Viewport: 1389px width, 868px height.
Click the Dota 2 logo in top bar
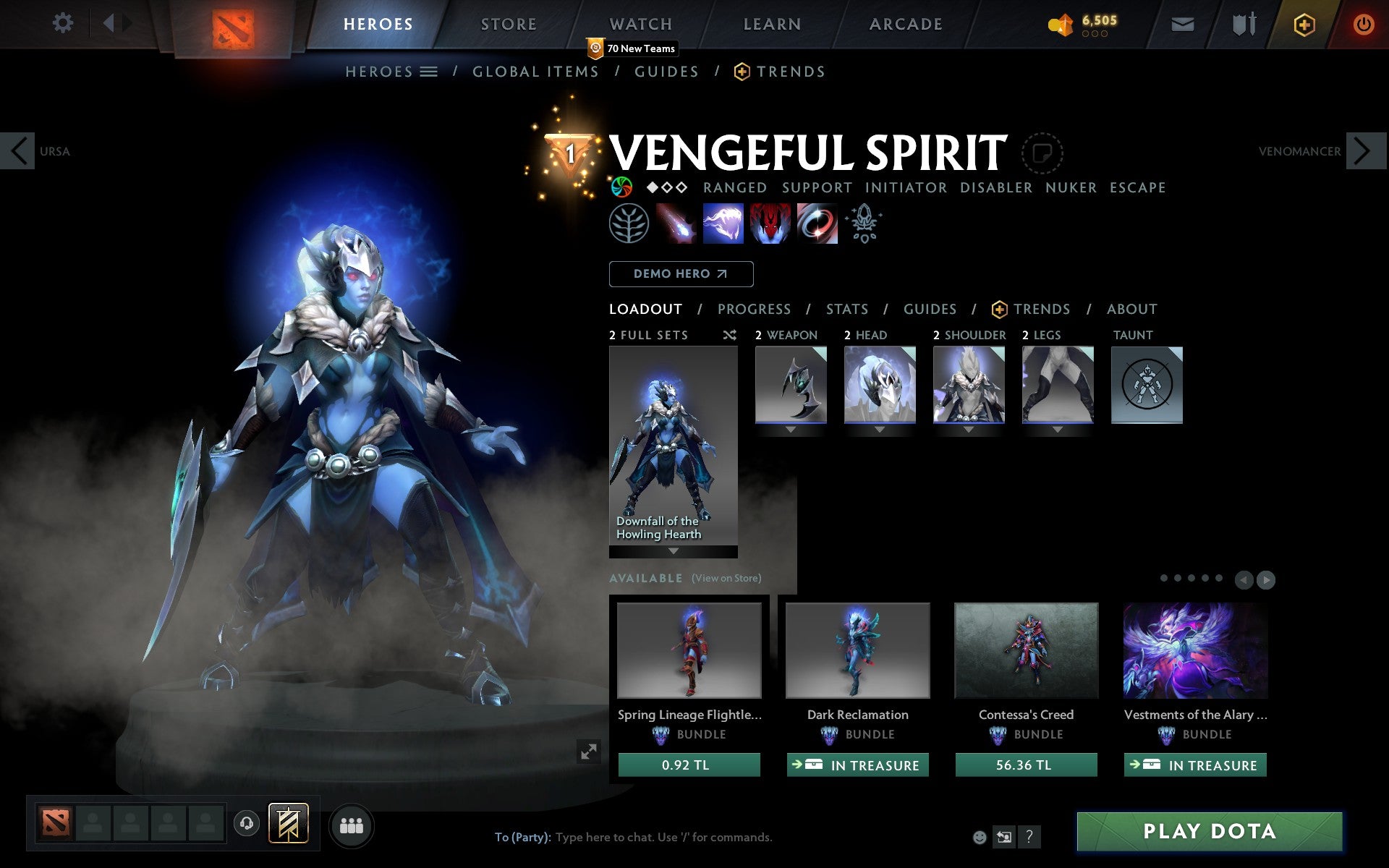233,23
